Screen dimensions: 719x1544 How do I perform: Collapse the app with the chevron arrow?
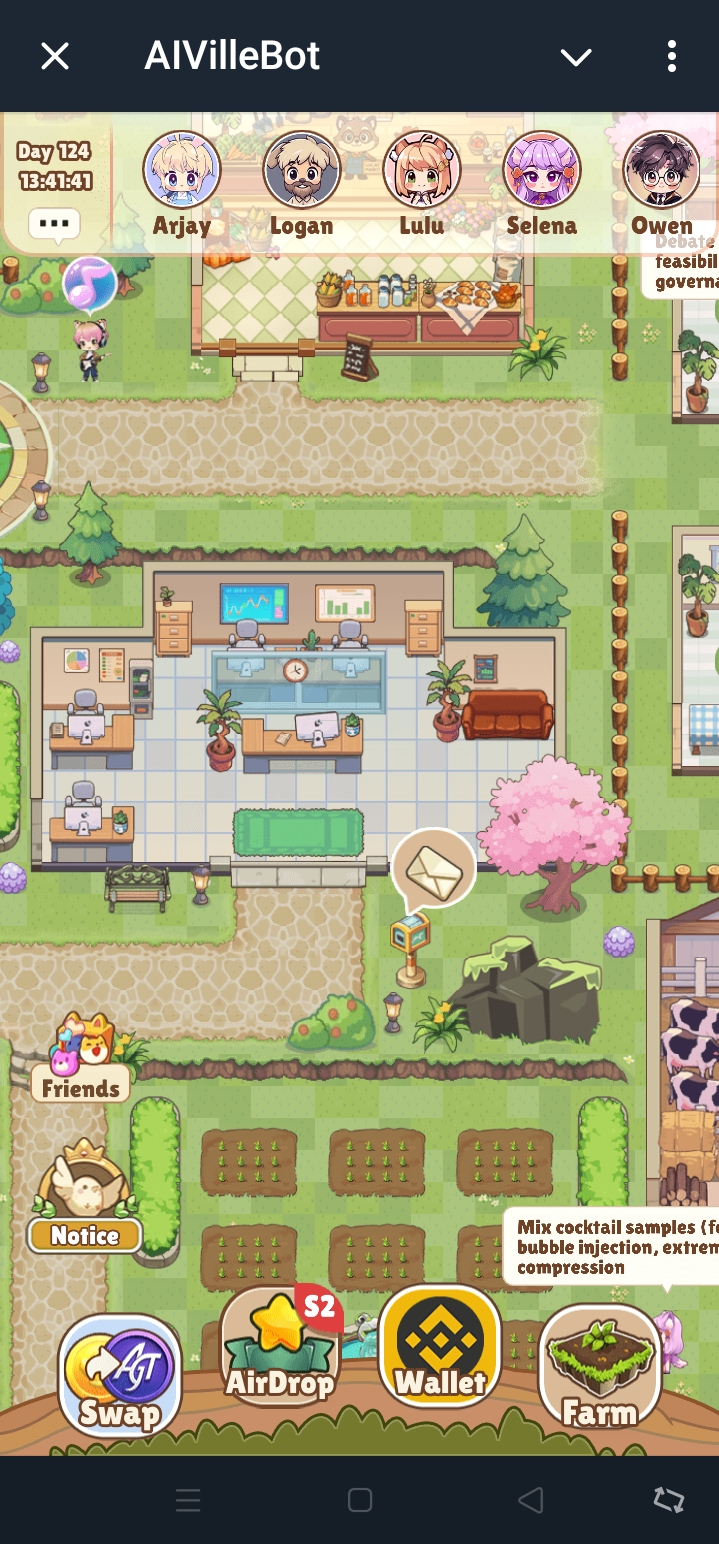[x=576, y=57]
